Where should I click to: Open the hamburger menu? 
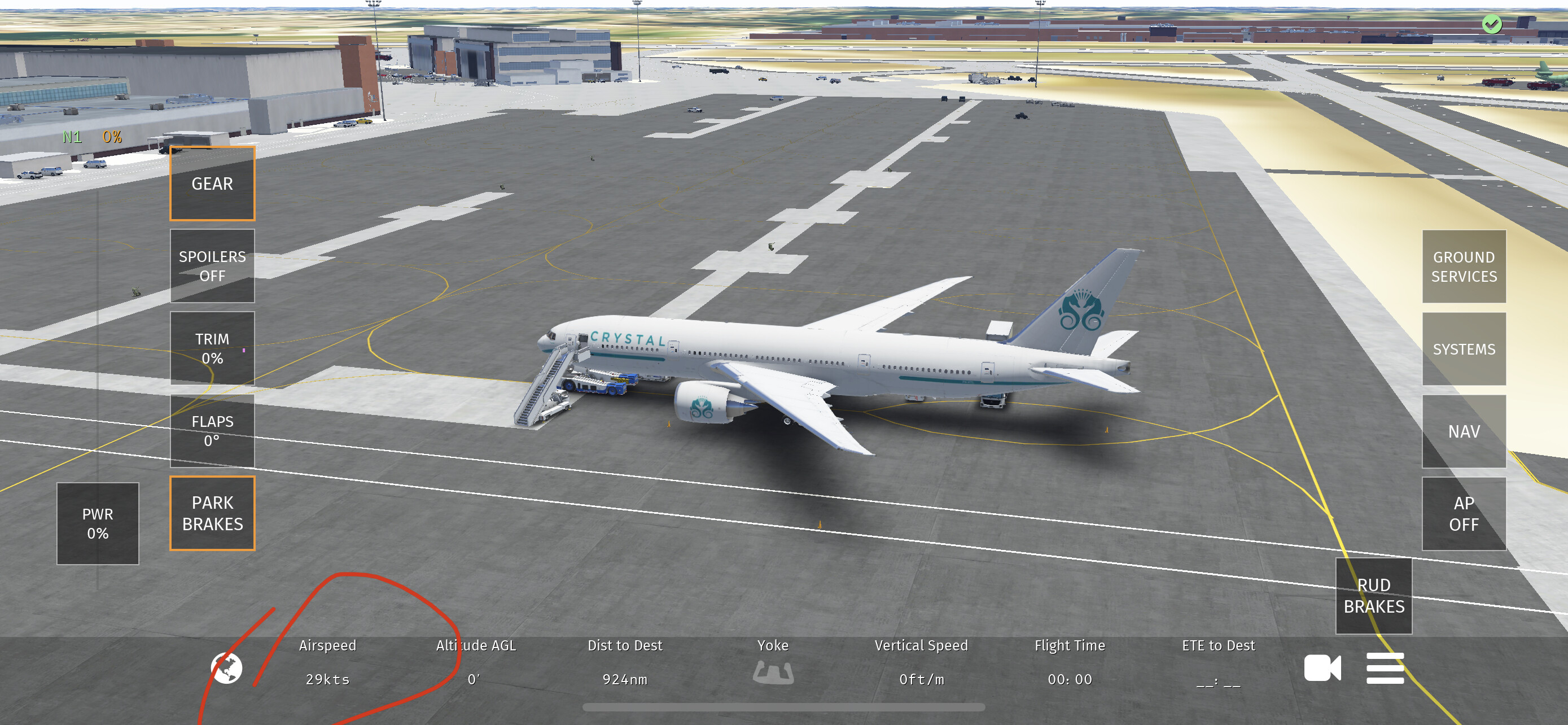[x=1385, y=669]
